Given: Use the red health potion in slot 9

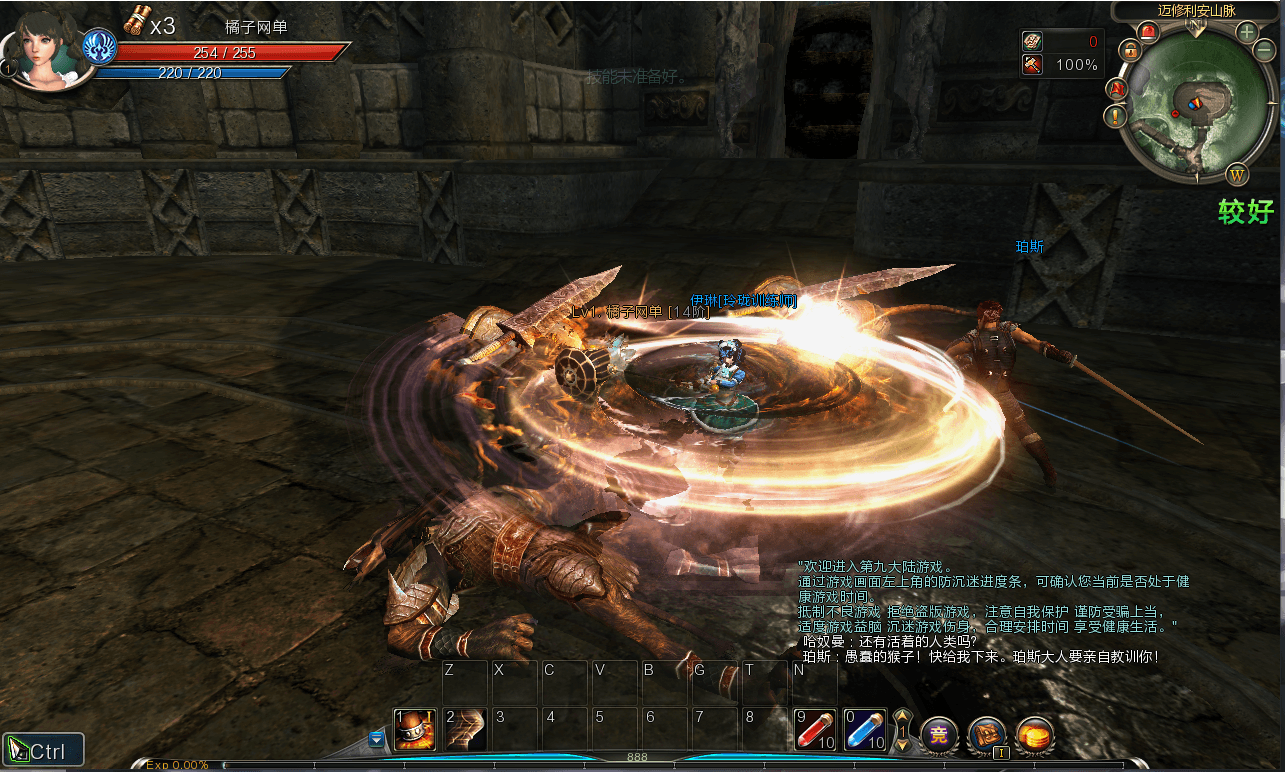Looking at the screenshot, I should point(815,730).
